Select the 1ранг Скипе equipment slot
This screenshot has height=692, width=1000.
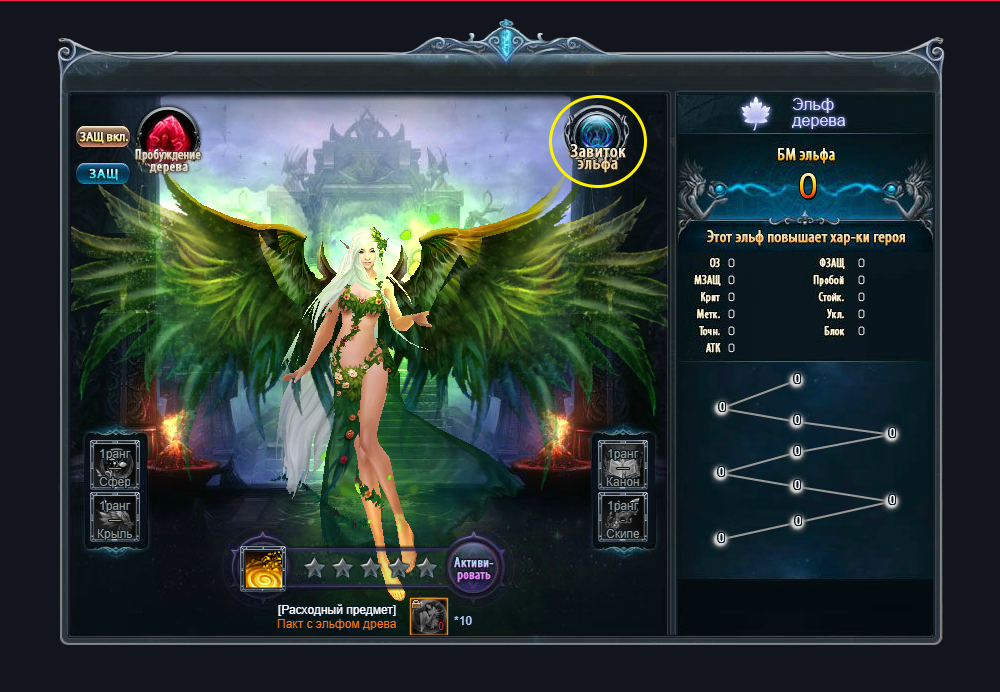pos(623,518)
